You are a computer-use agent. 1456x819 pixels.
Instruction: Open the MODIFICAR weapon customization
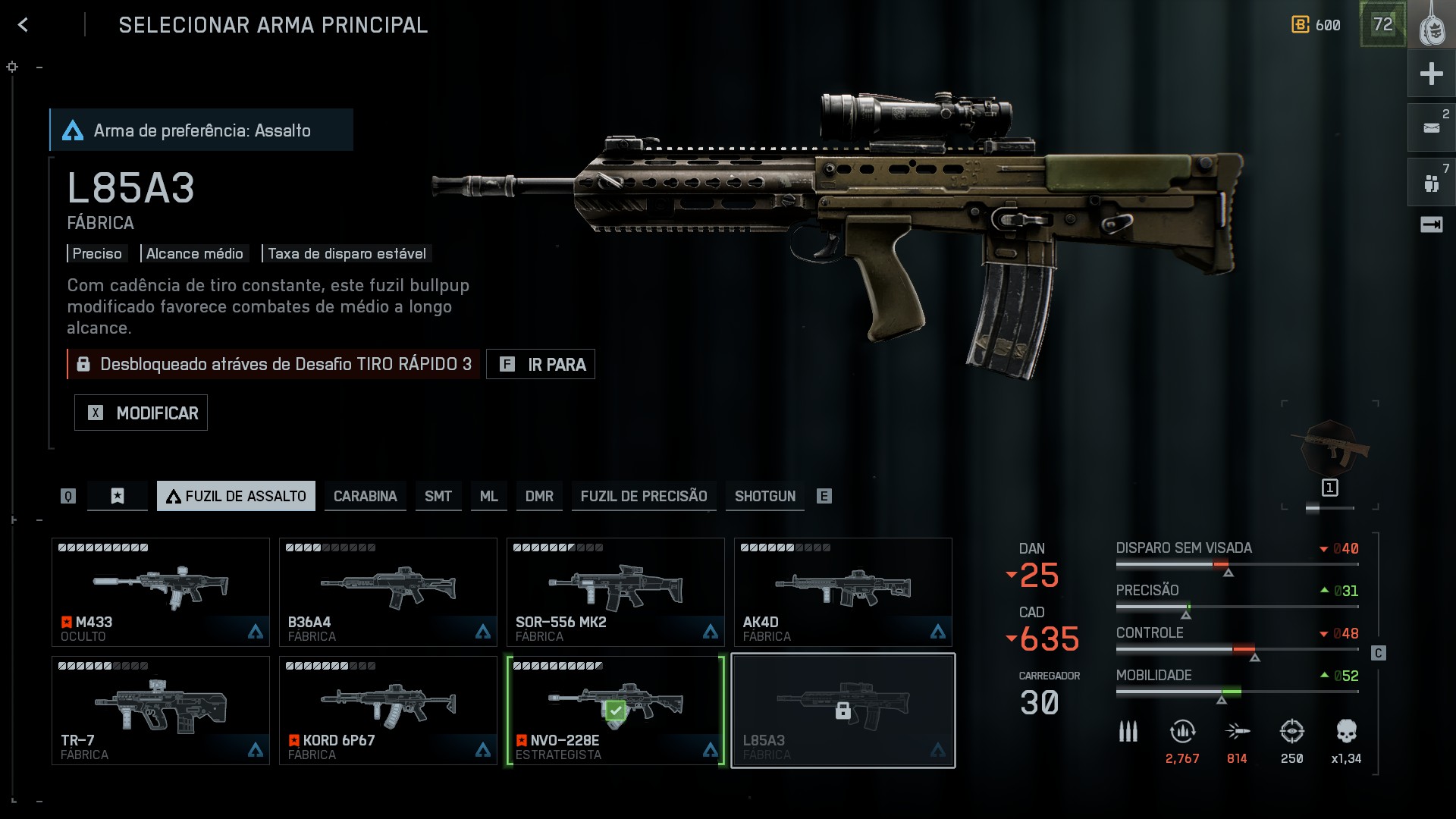click(x=141, y=413)
